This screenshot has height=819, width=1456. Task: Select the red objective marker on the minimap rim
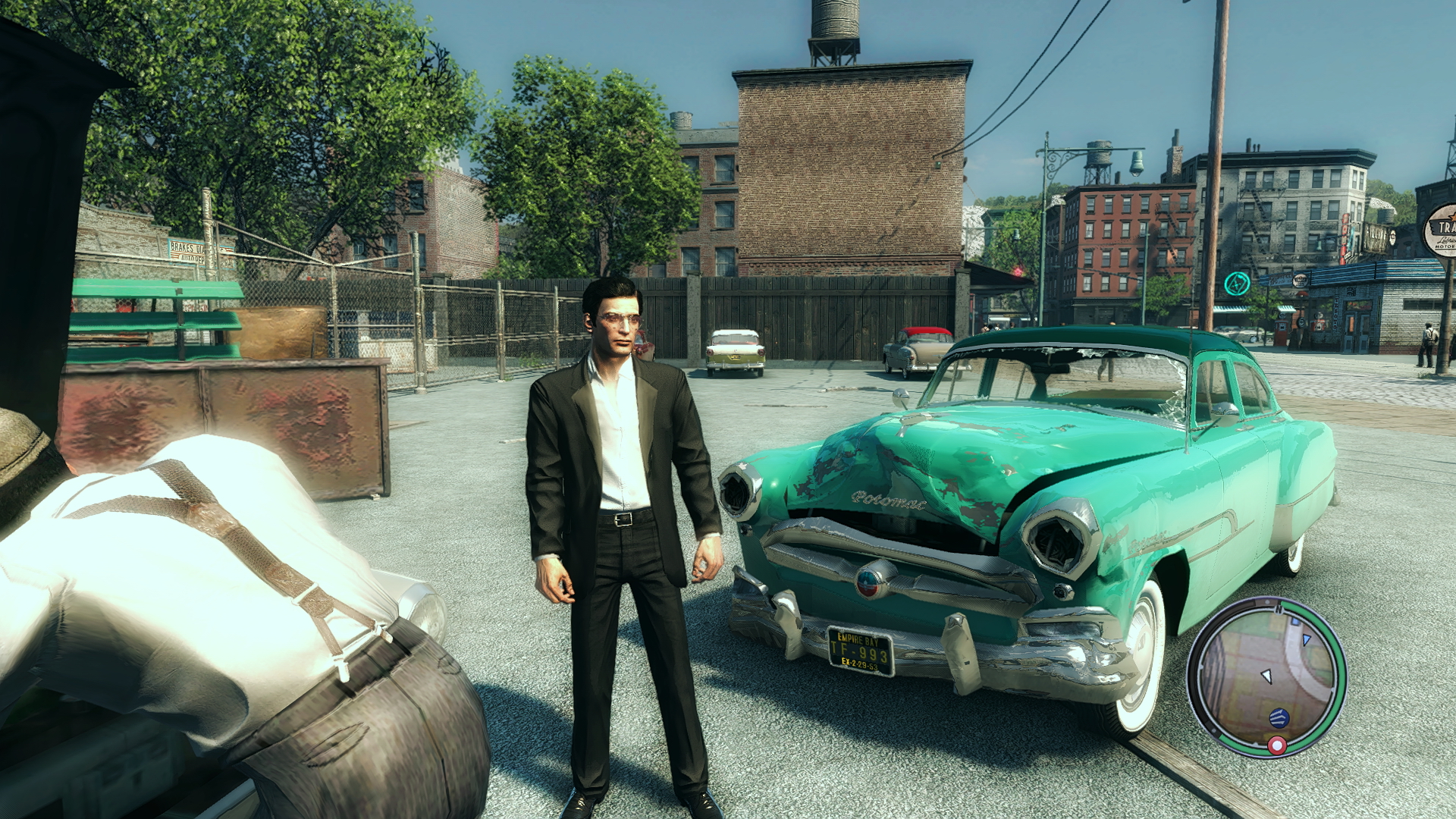pos(1277,746)
